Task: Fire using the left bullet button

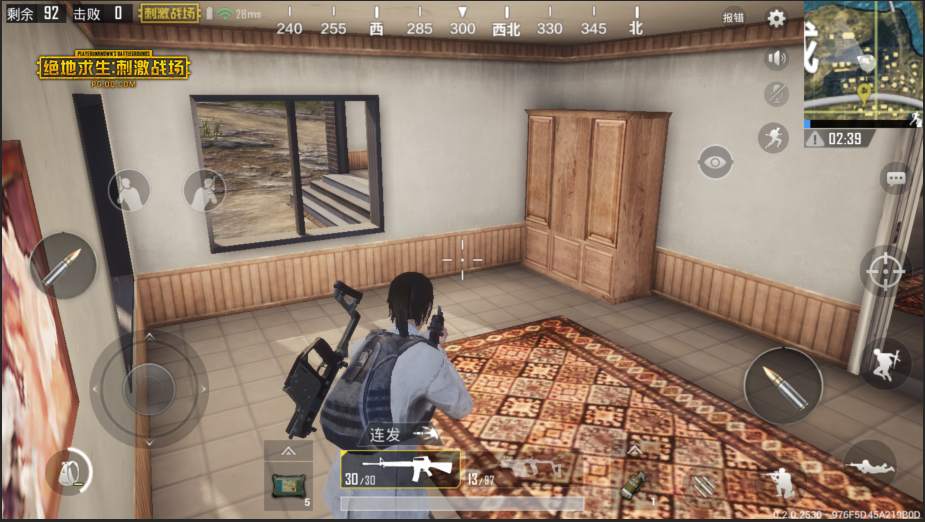Action: (x=63, y=265)
